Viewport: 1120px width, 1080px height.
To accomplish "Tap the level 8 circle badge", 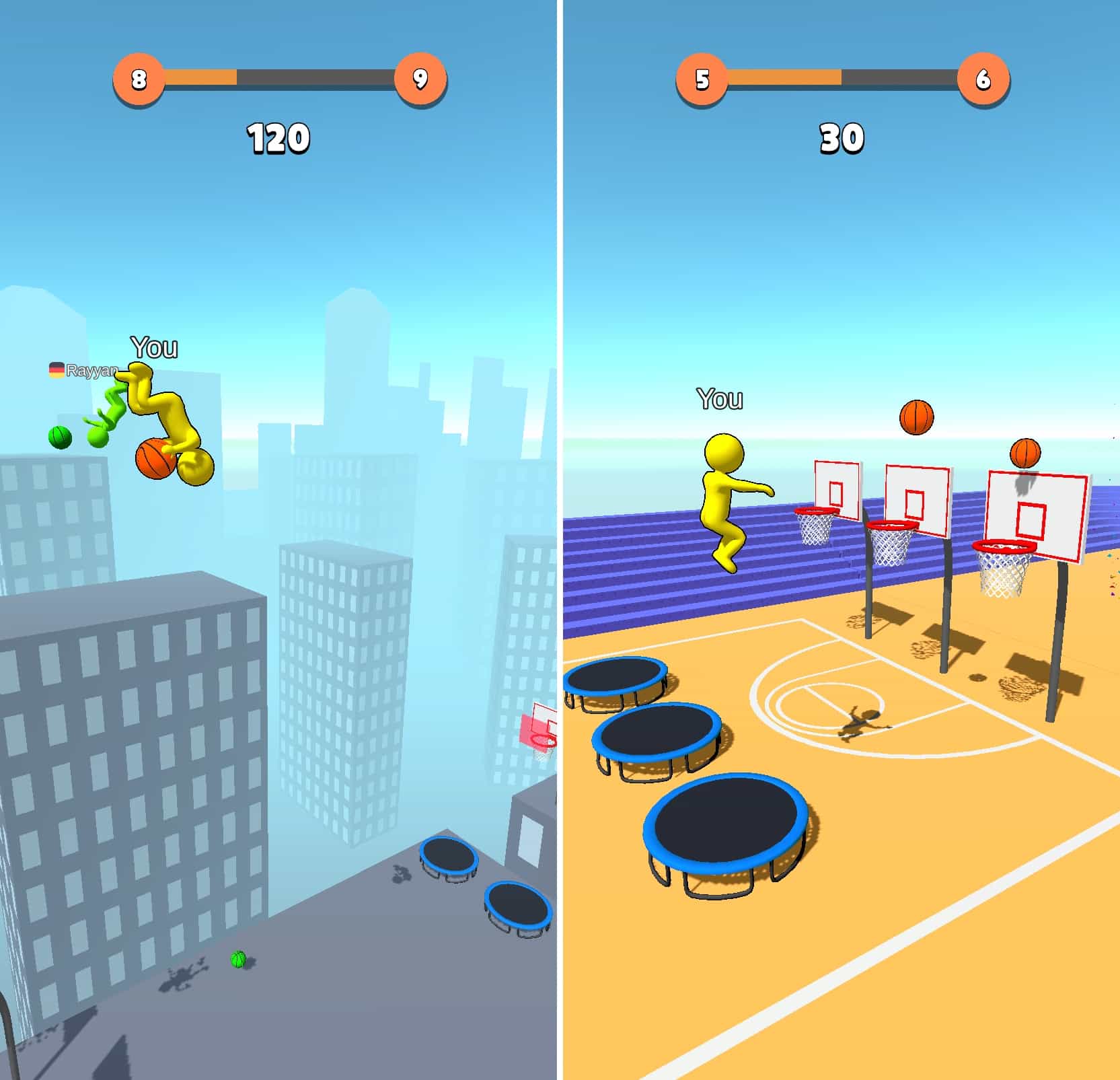I will (139, 79).
